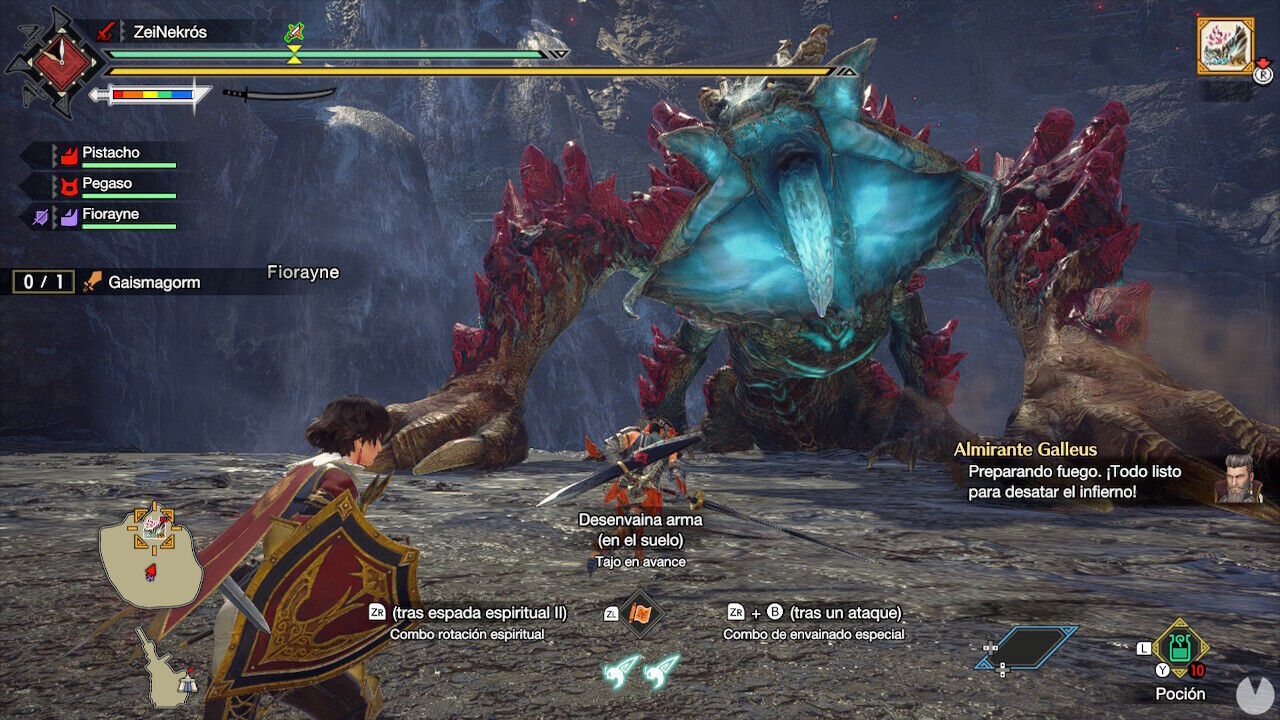The image size is (1280, 720).
Task: Click the Combo de envainado especial prompt
Action: (812, 623)
